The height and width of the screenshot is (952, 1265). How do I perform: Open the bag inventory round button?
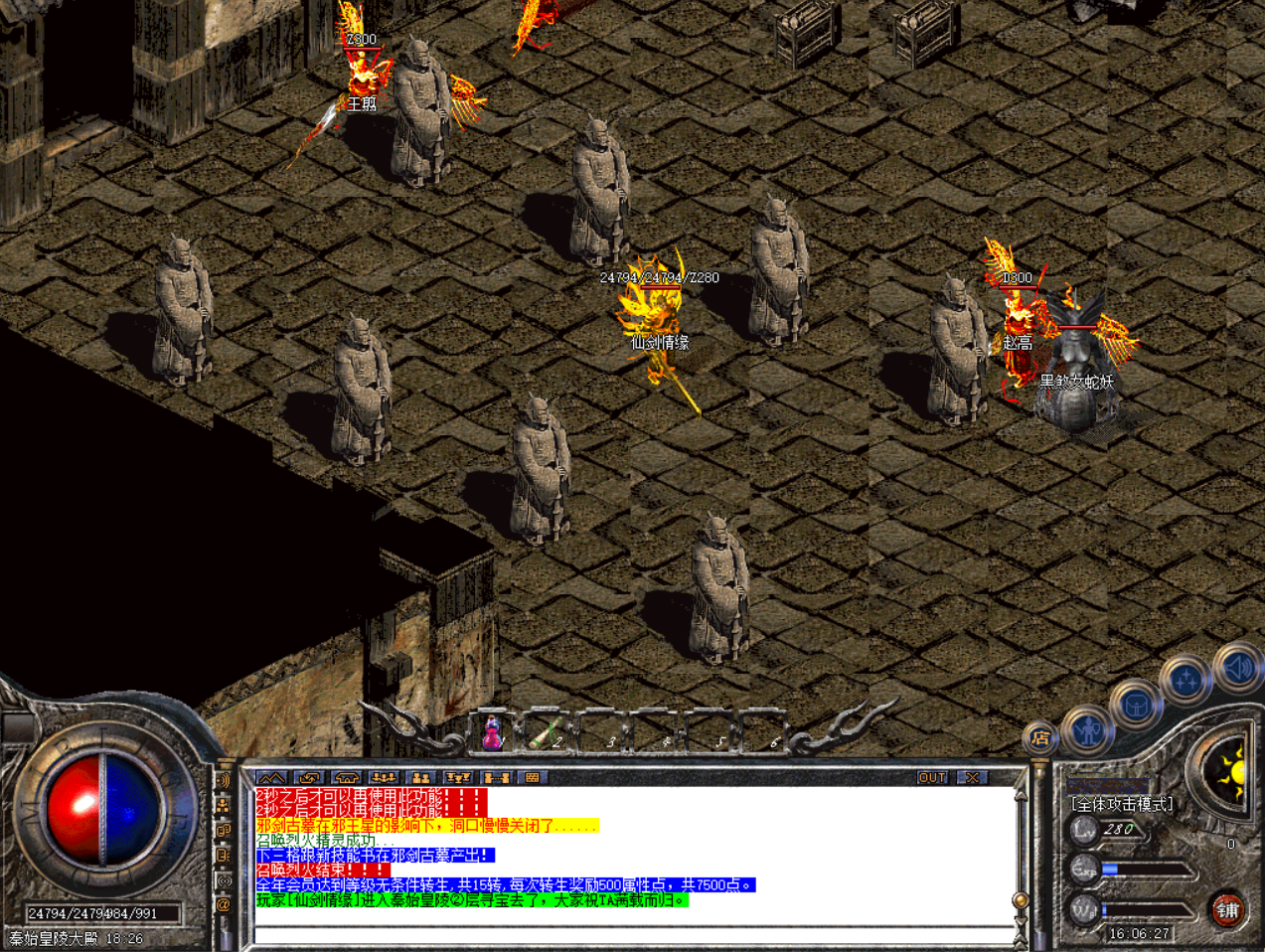point(1135,705)
